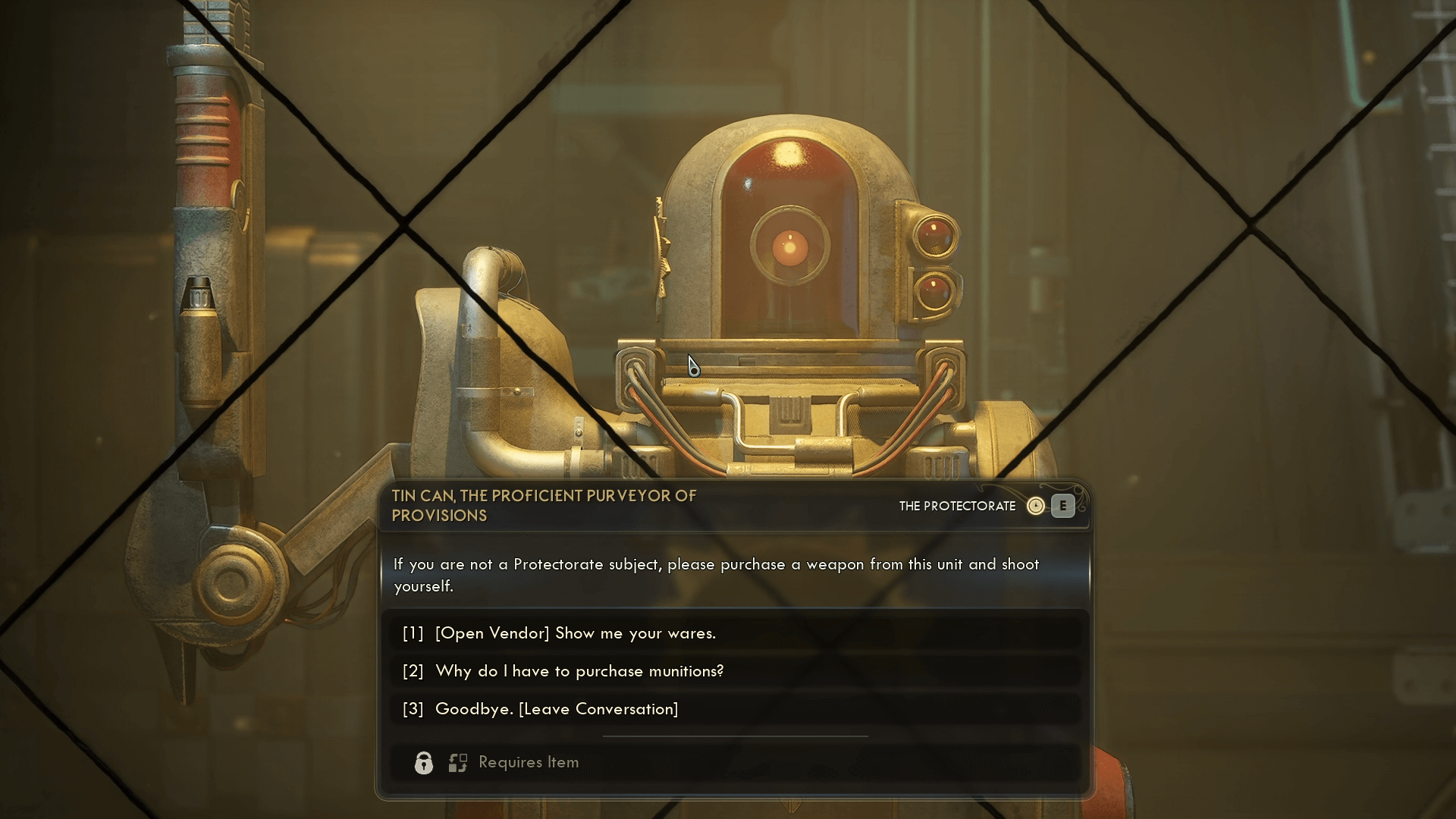The width and height of the screenshot is (1456, 819).
Task: Select the THE PROTECTORATE faction label
Action: pyautogui.click(x=957, y=506)
